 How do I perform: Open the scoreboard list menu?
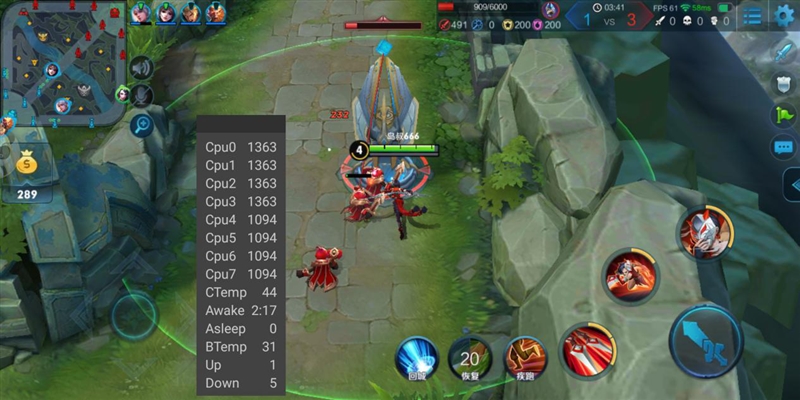(752, 17)
